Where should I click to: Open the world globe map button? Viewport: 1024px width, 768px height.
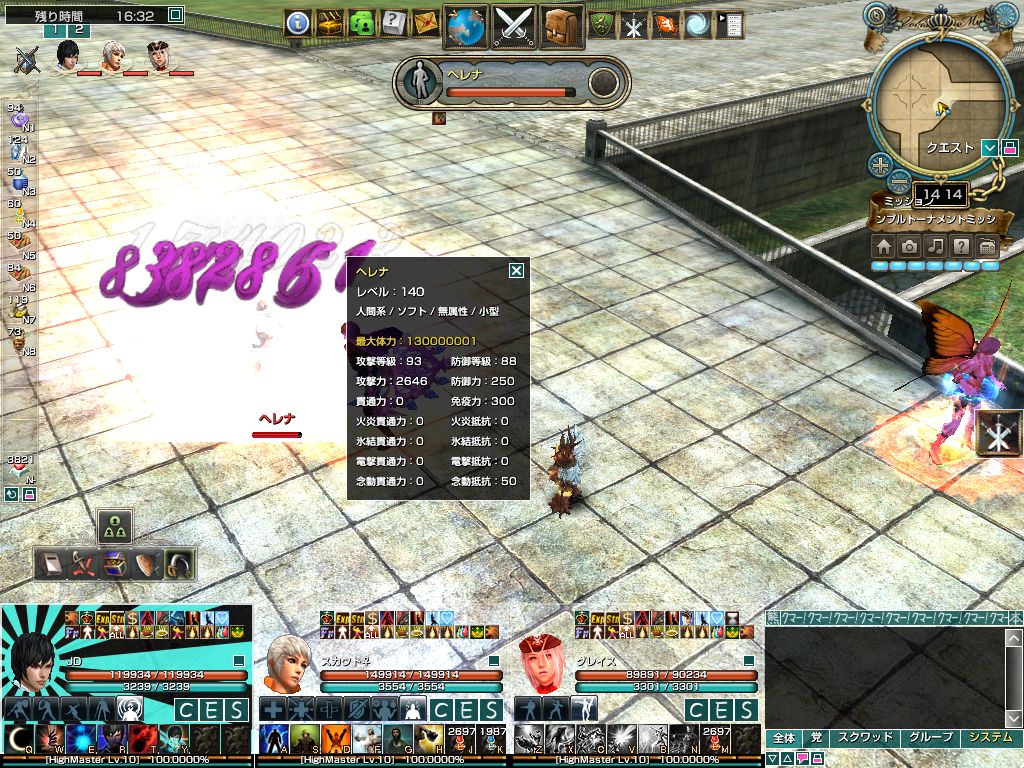tap(466, 25)
